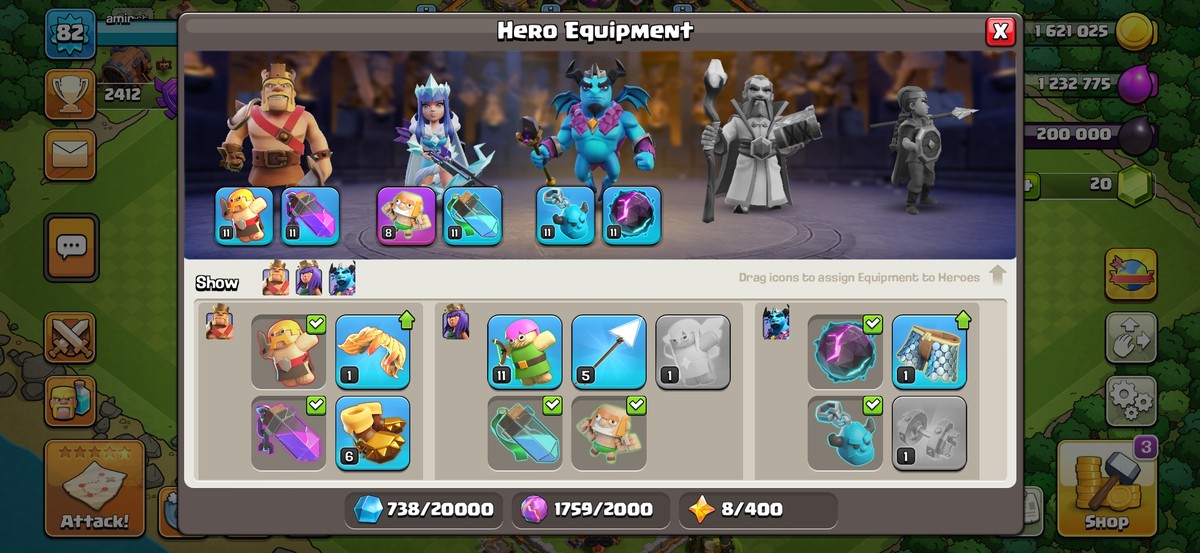
Task: Toggle the Archer Queen filter next to Show
Action: pos(309,281)
